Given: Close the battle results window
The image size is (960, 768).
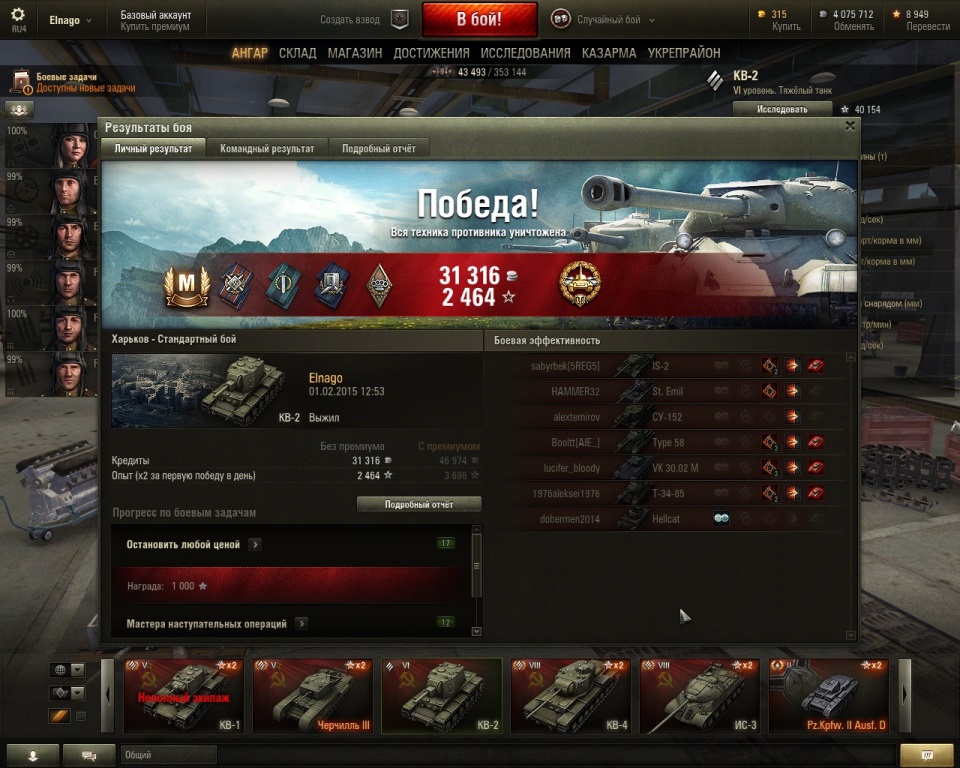Looking at the screenshot, I should pyautogui.click(x=850, y=126).
